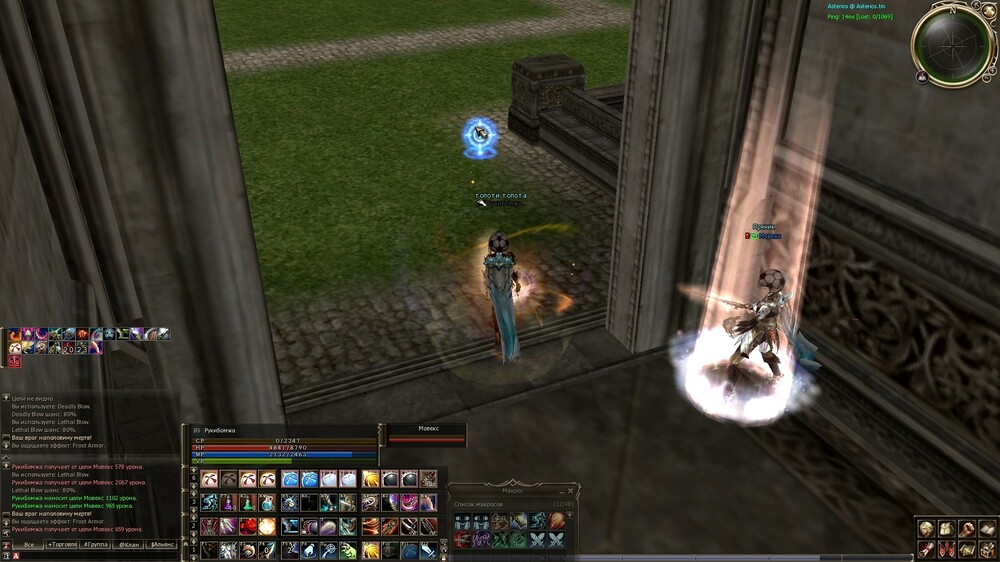Open the inventory chest icon
The height and width of the screenshot is (562, 1000).
pos(947,529)
